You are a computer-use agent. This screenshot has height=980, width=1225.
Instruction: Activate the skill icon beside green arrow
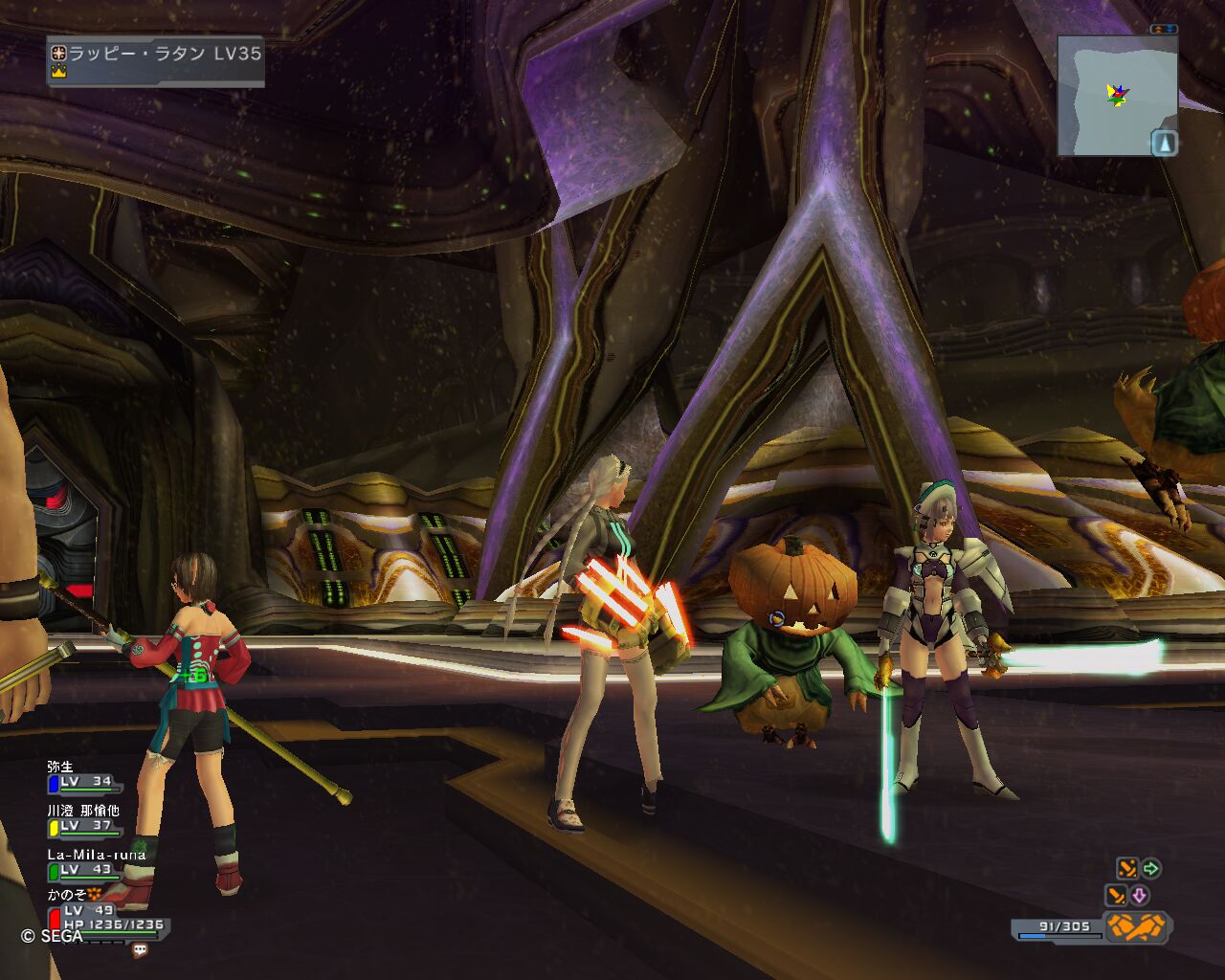point(1127,869)
